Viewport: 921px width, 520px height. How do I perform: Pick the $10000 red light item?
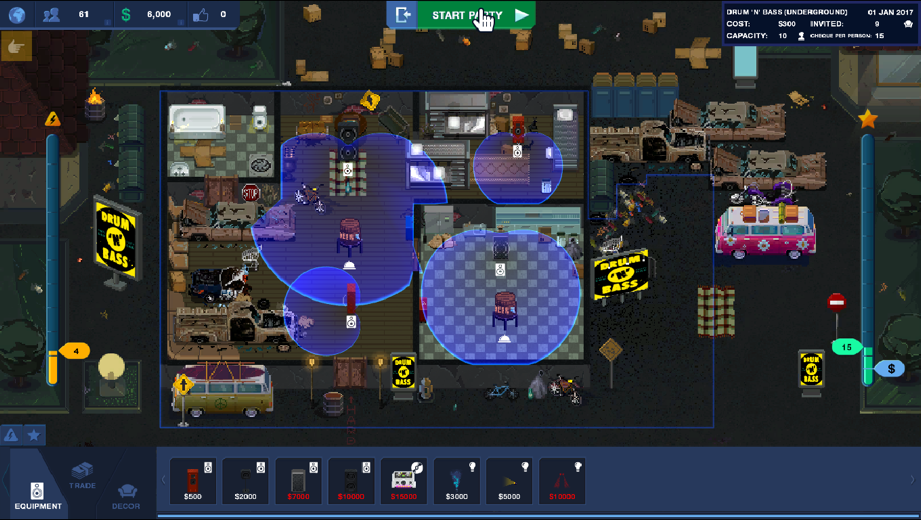562,481
